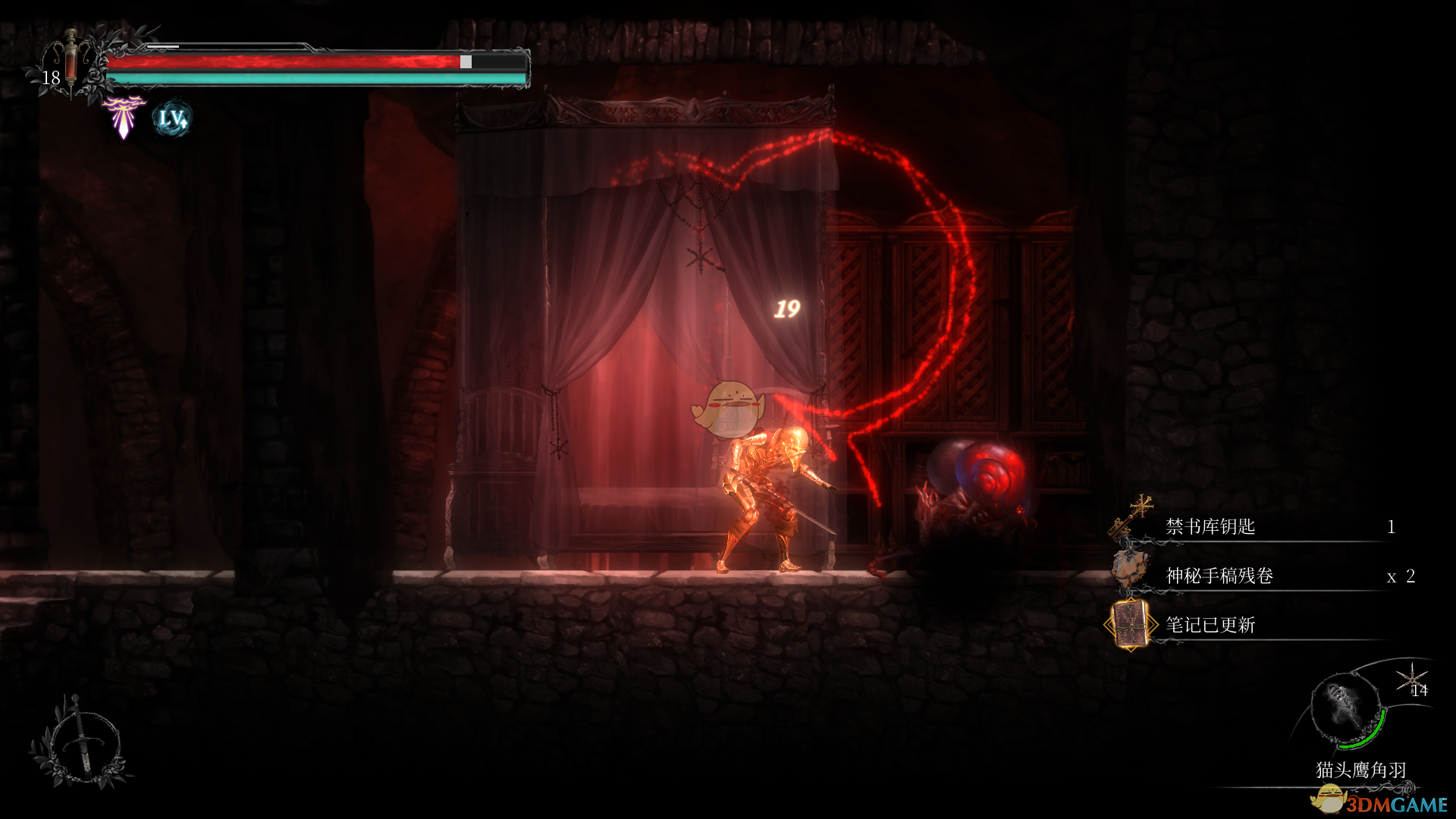Screen dimensions: 1456x819
Task: Select the owl horn feather item slot
Action: (x=1348, y=711)
